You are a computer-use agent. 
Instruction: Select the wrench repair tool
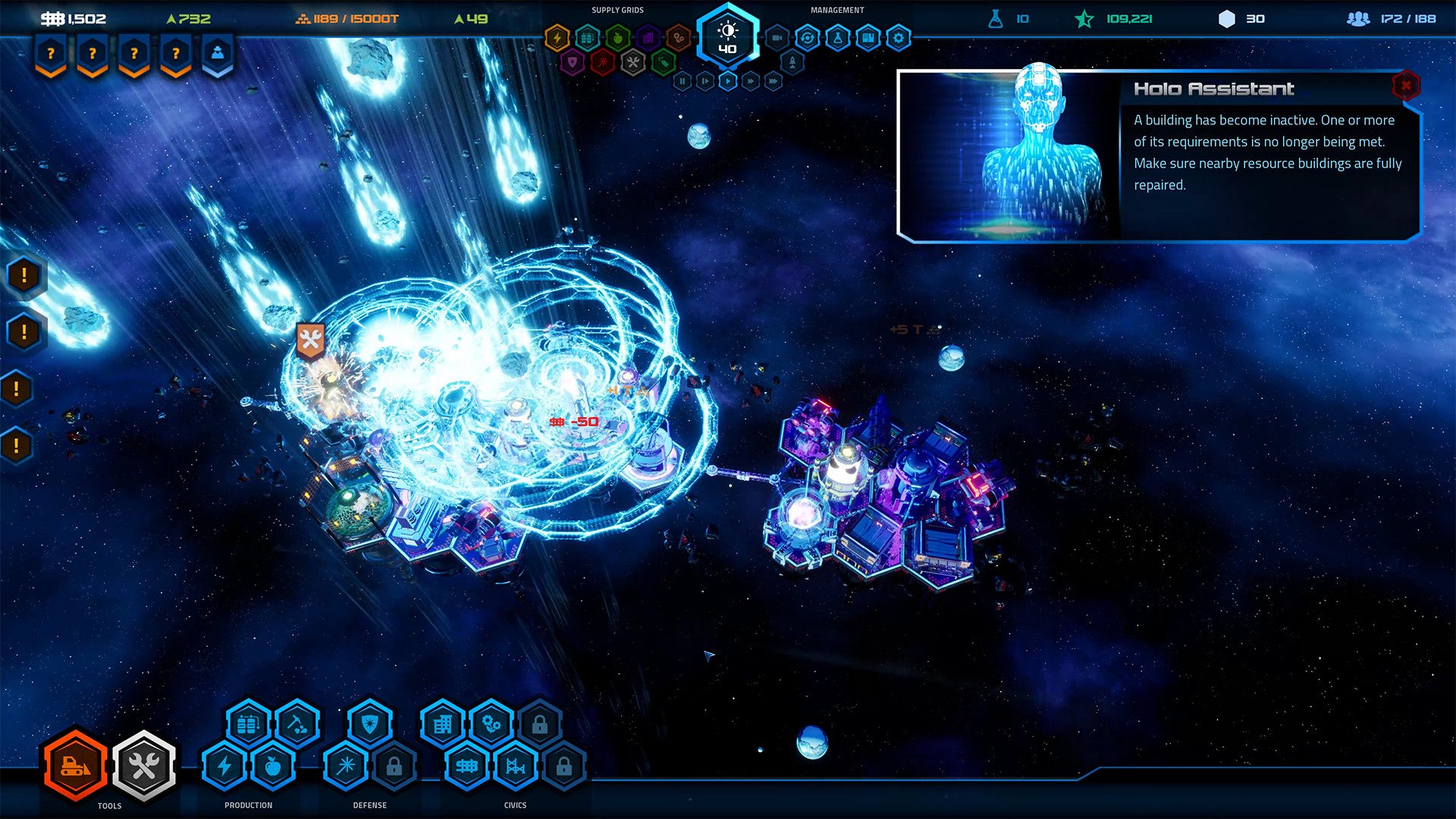point(144,766)
